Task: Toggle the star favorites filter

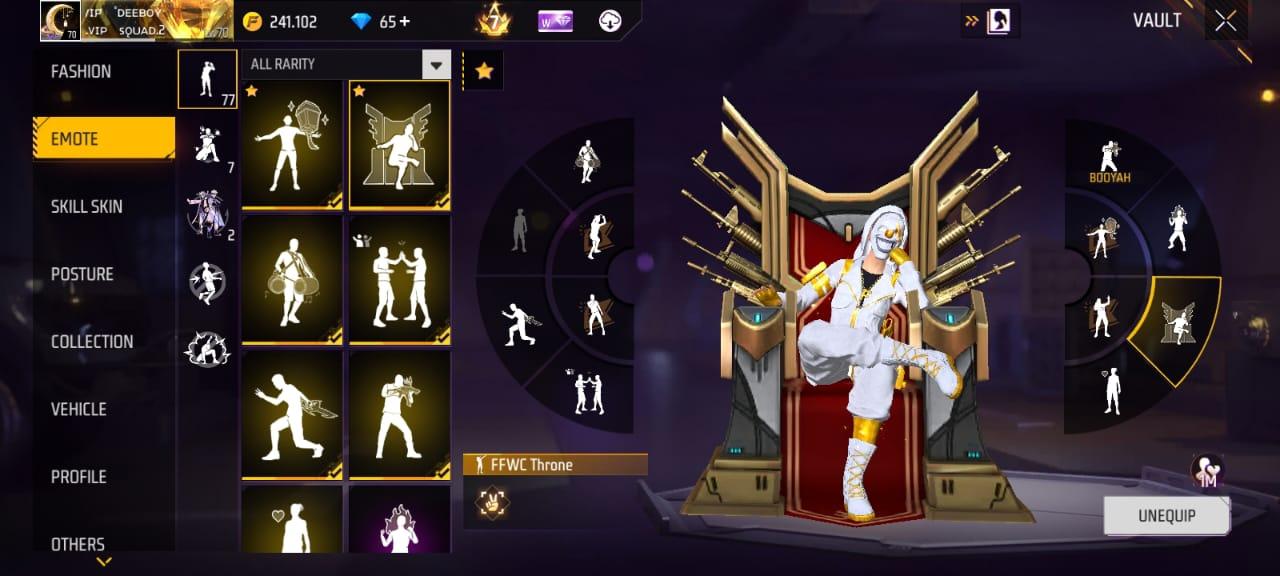Action: (484, 71)
